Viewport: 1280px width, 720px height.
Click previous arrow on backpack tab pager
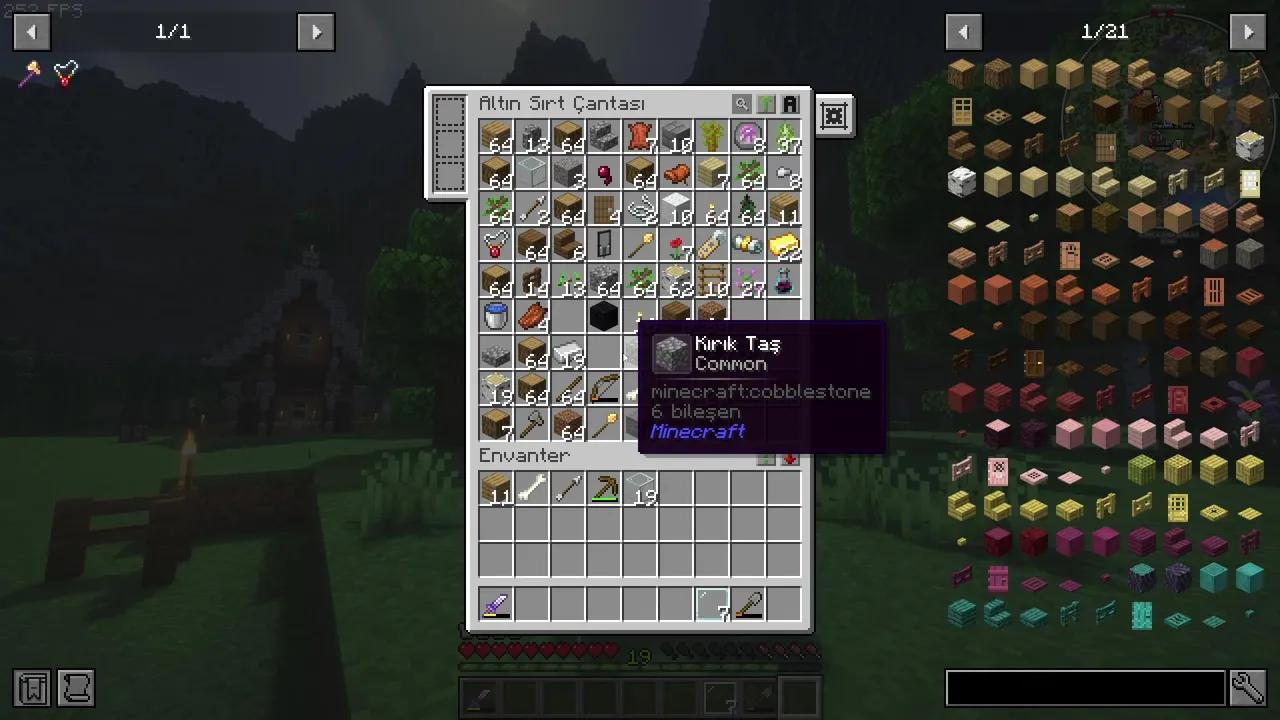(31, 31)
